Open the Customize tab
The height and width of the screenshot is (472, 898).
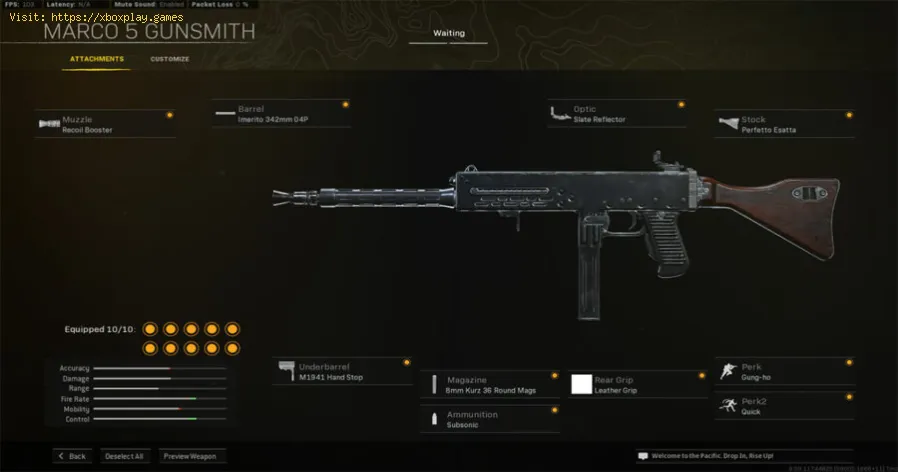click(x=170, y=59)
